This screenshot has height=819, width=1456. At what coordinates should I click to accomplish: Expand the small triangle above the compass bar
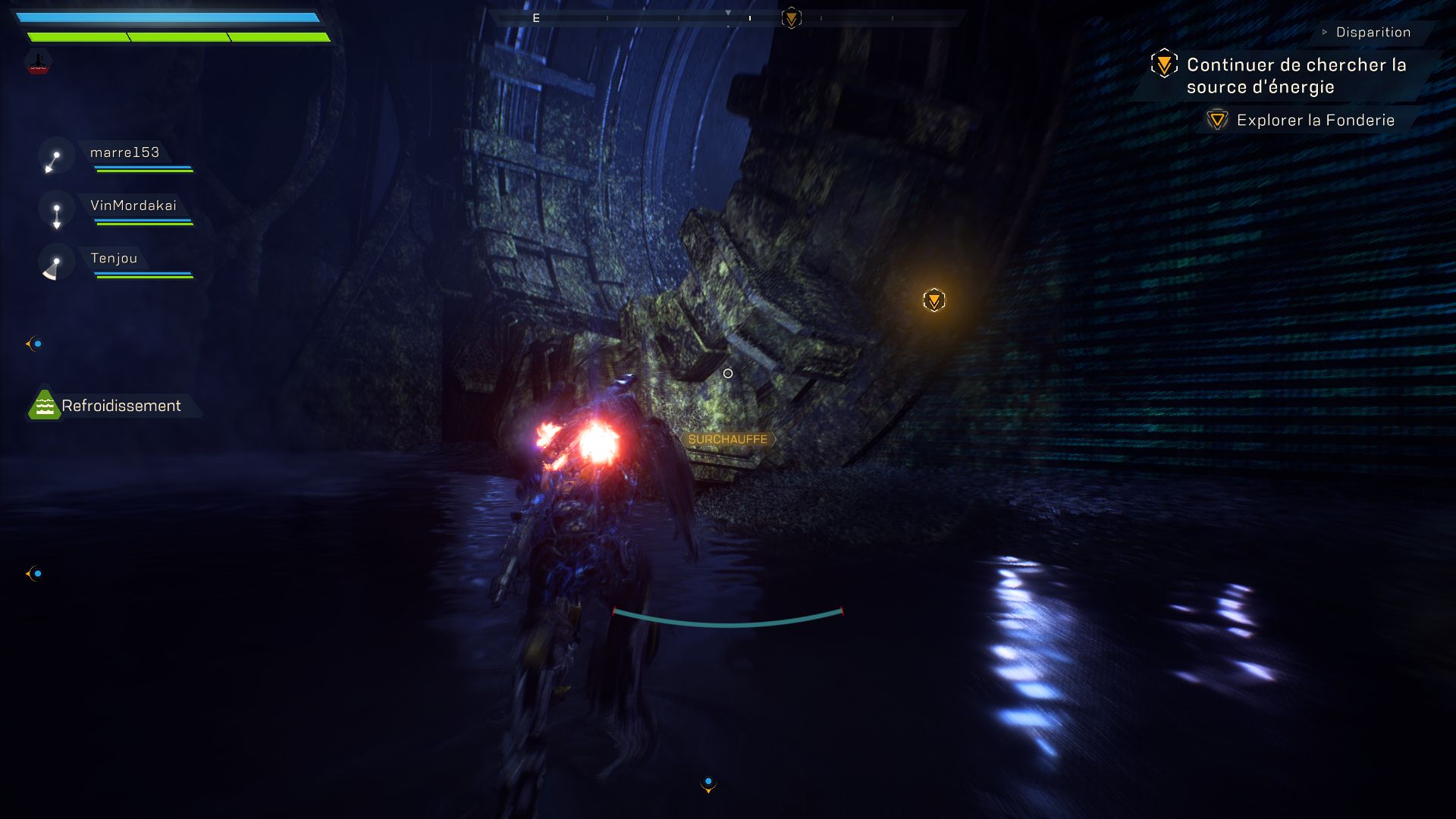pyautogui.click(x=727, y=12)
